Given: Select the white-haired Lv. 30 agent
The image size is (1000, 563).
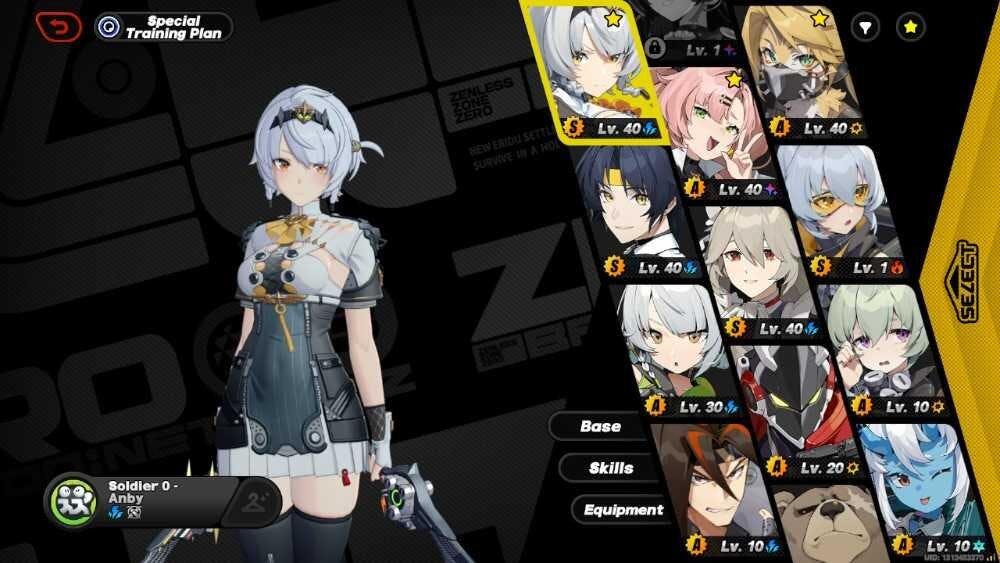Looking at the screenshot, I should click(x=668, y=340).
